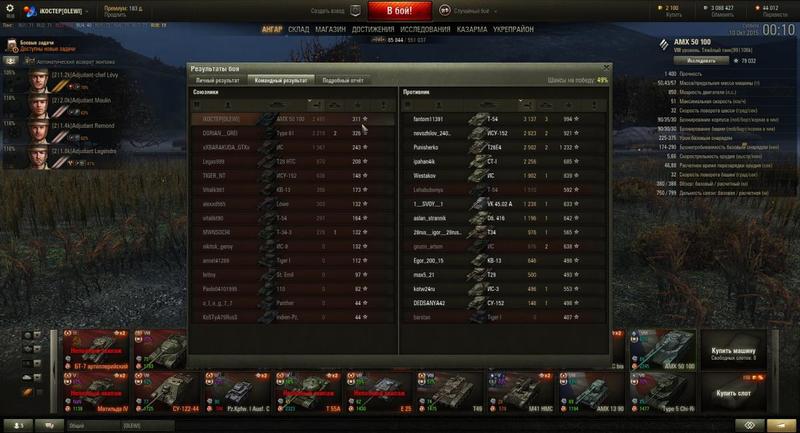Click the Купить слот button

point(734,395)
